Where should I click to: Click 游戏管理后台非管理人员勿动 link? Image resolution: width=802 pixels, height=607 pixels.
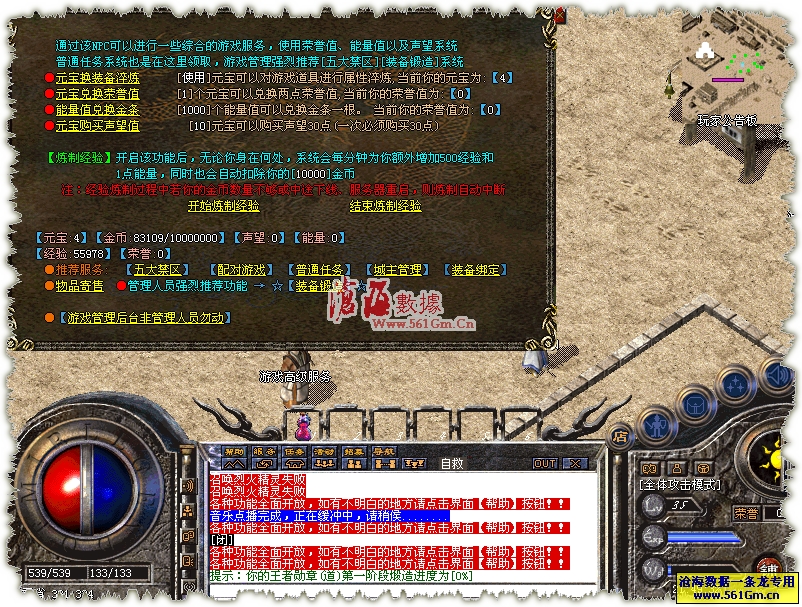pos(146,318)
